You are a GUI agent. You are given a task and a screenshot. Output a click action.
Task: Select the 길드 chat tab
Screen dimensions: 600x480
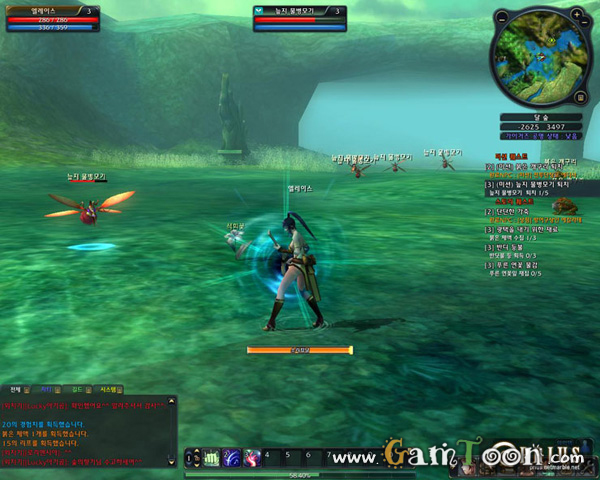[x=76, y=388]
